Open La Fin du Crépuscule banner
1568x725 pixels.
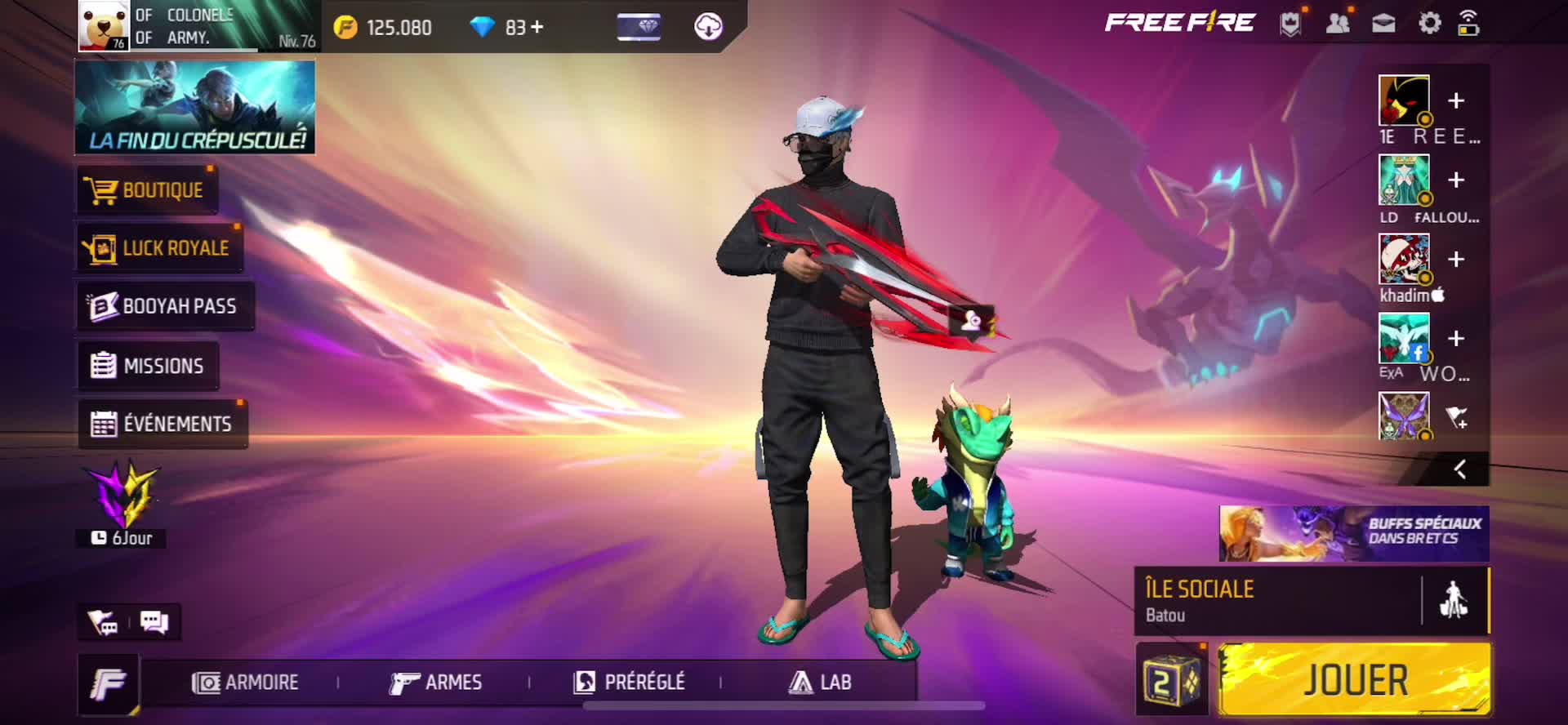tap(195, 107)
